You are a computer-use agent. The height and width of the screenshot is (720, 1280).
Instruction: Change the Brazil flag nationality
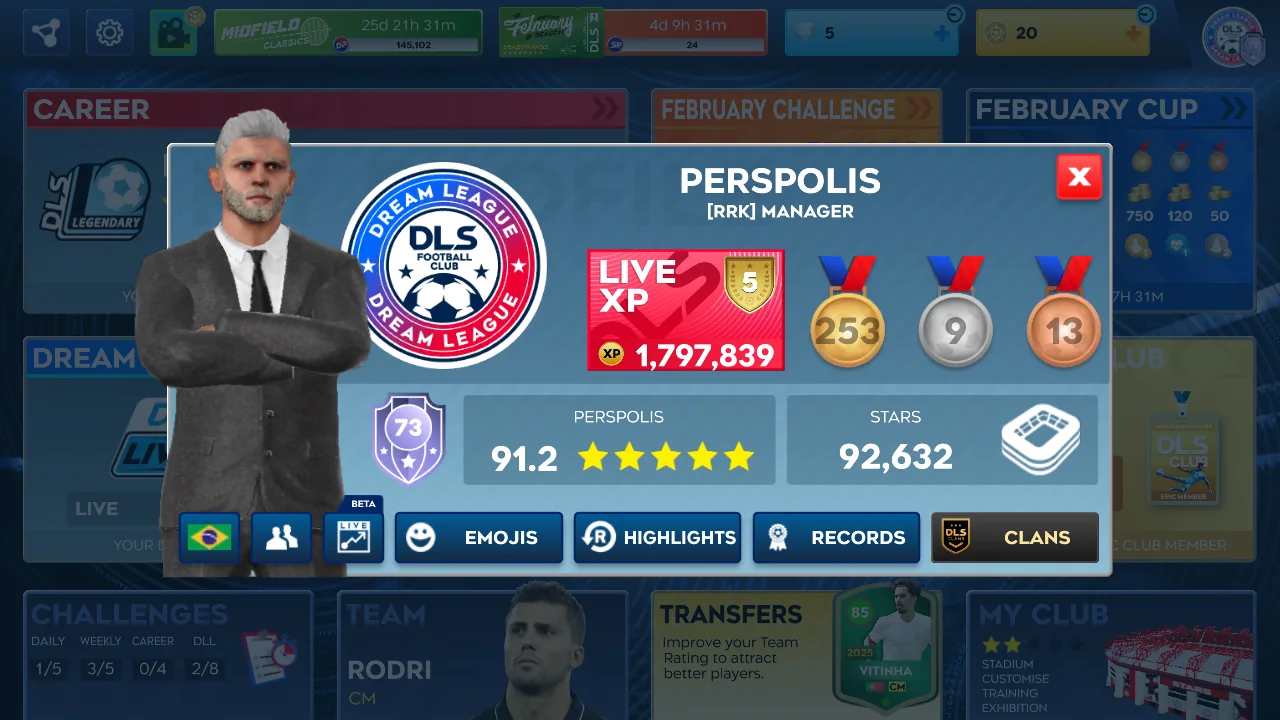209,538
